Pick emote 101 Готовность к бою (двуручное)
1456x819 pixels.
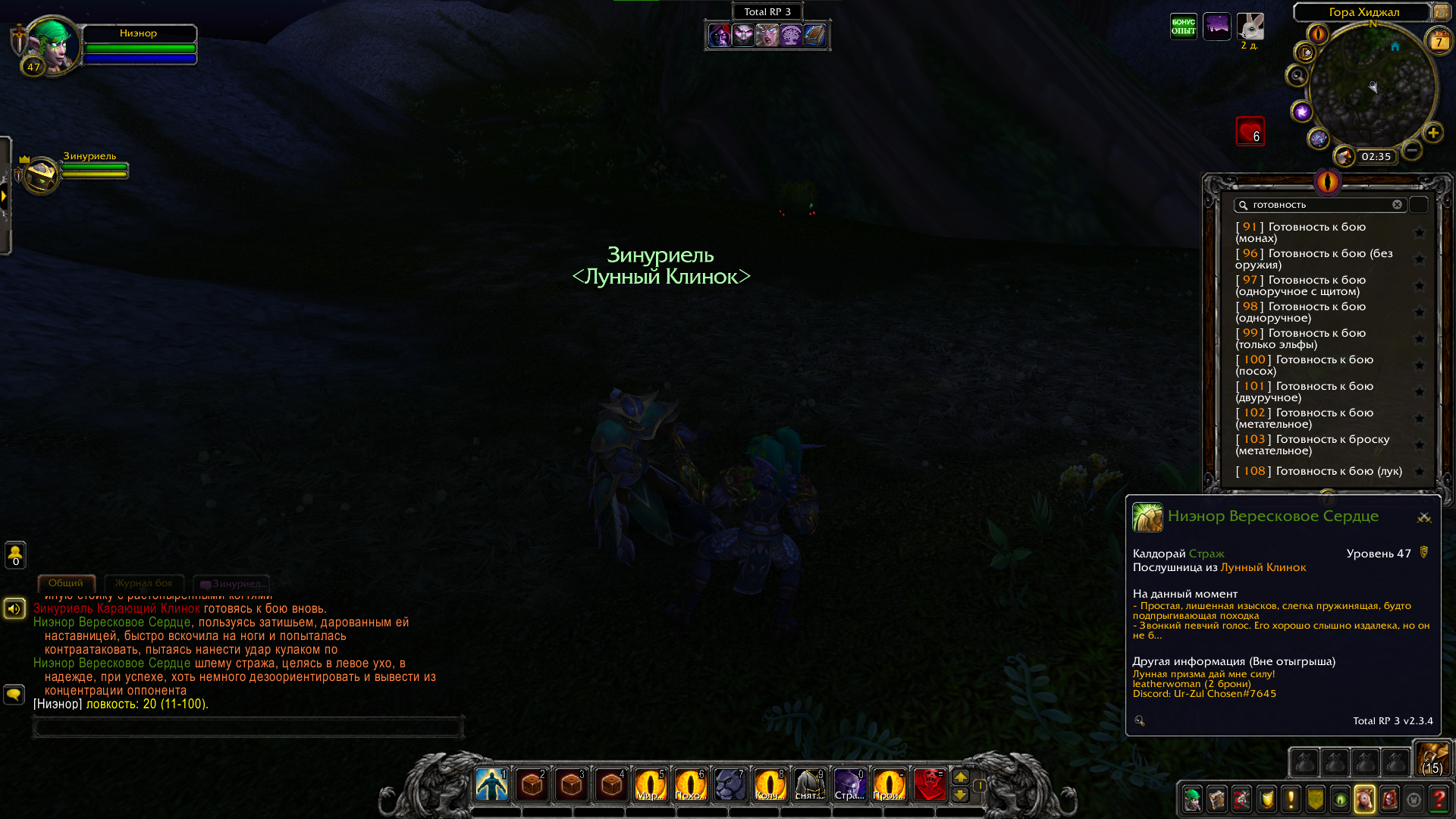(1319, 391)
